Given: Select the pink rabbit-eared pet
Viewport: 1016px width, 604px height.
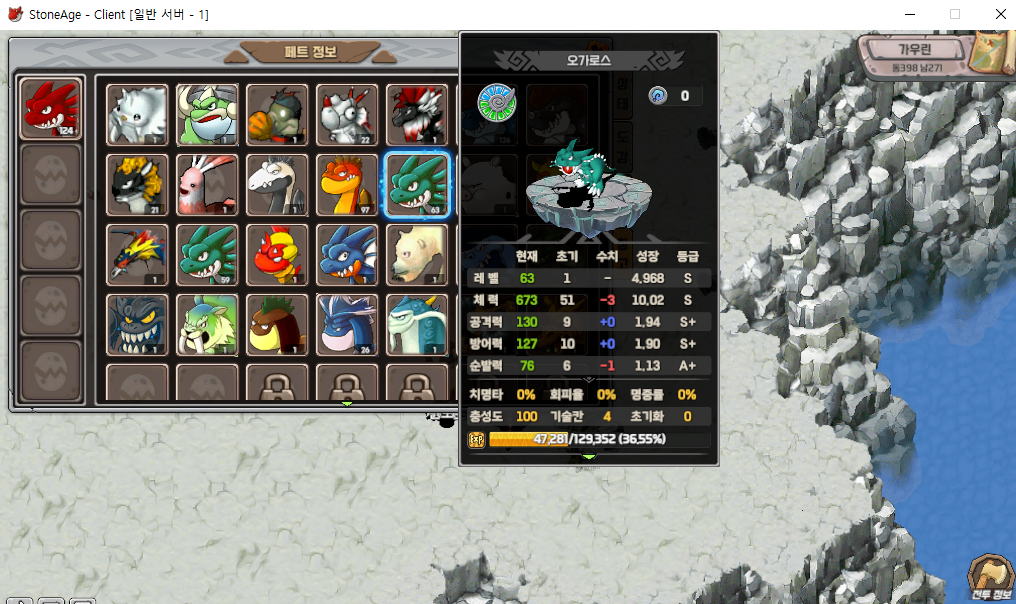Looking at the screenshot, I should click(x=208, y=185).
